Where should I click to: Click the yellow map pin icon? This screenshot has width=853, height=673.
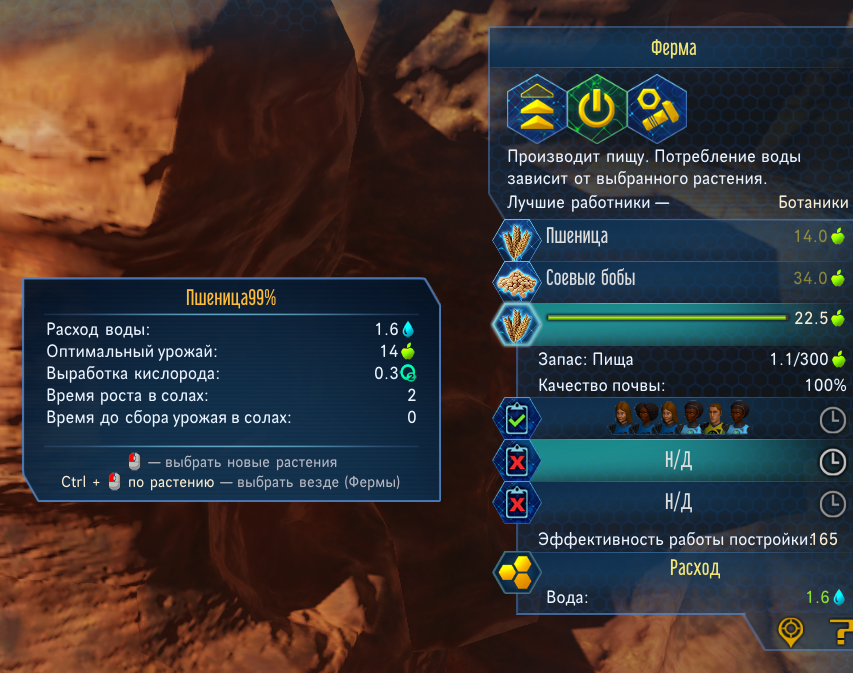coord(791,631)
